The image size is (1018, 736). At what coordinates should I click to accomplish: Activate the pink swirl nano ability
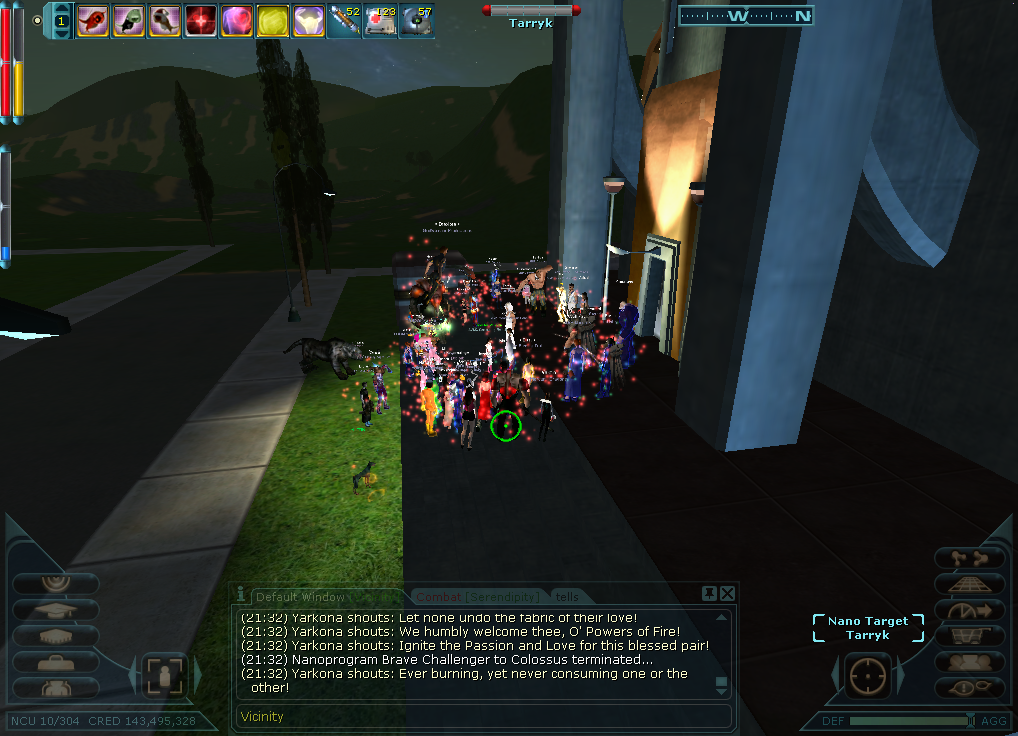(x=236, y=19)
